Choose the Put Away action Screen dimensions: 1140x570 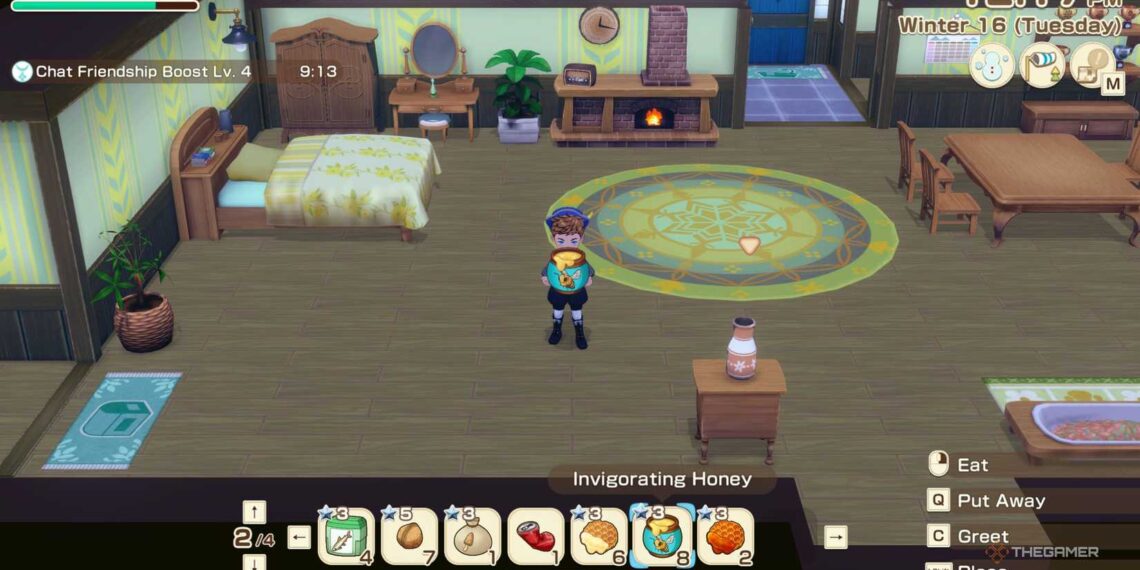[1000, 501]
